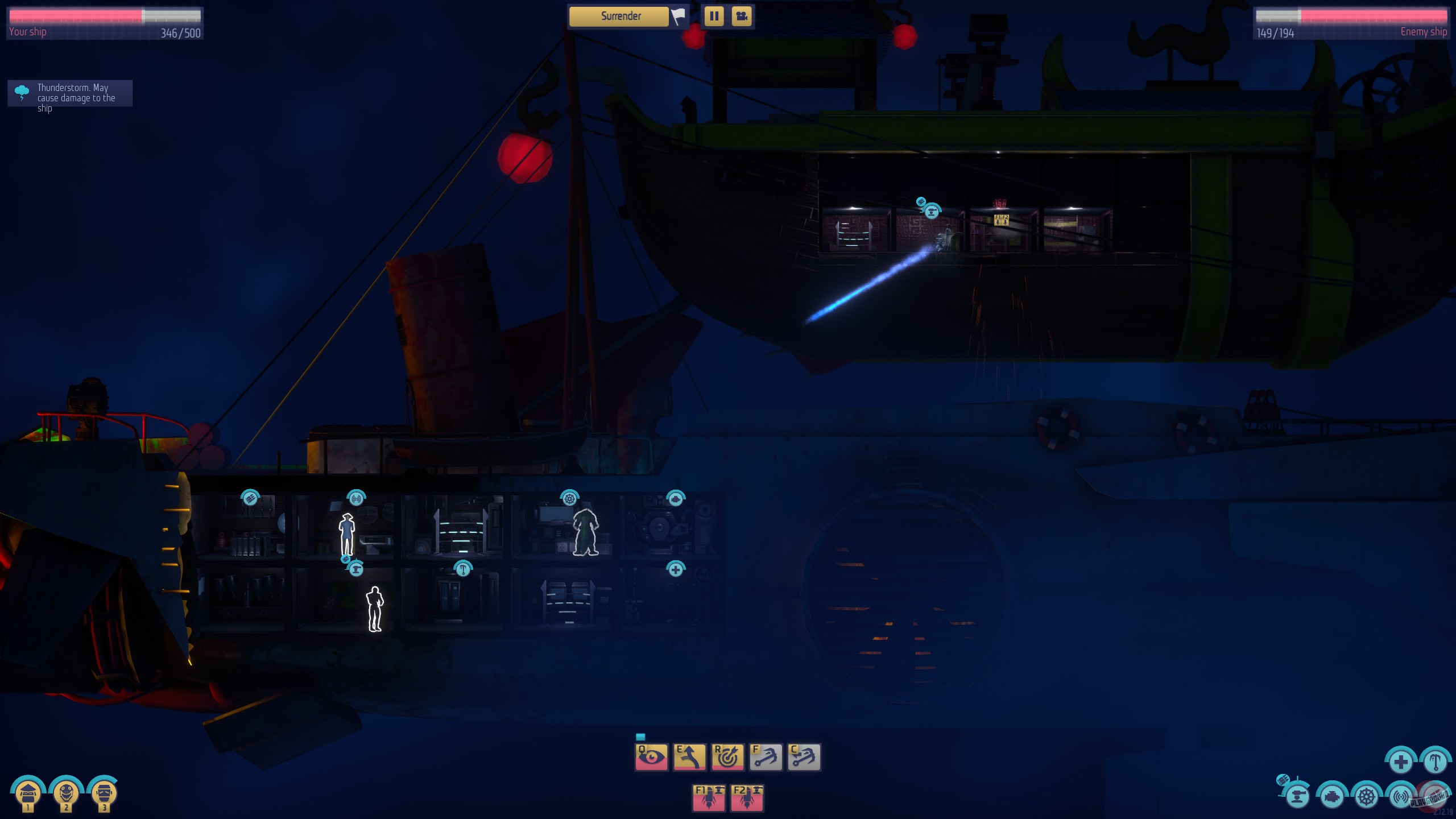Use the C release-hook ability
The image size is (1456, 819).
point(804,757)
